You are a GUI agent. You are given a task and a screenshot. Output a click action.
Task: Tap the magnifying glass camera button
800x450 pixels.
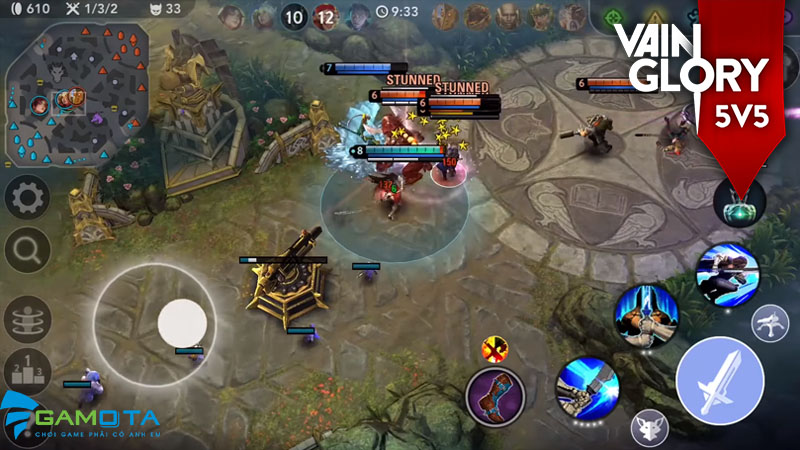pos(28,246)
